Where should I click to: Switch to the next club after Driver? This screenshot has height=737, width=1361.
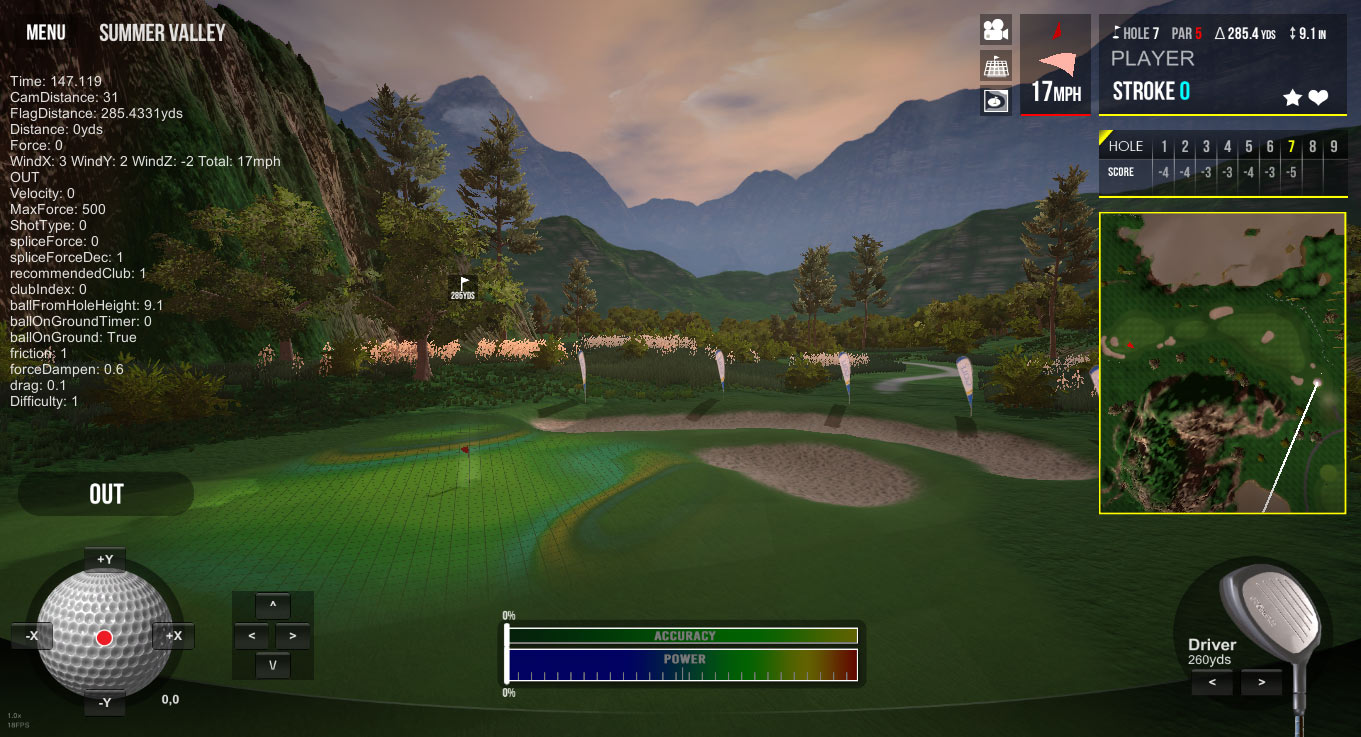click(1261, 683)
